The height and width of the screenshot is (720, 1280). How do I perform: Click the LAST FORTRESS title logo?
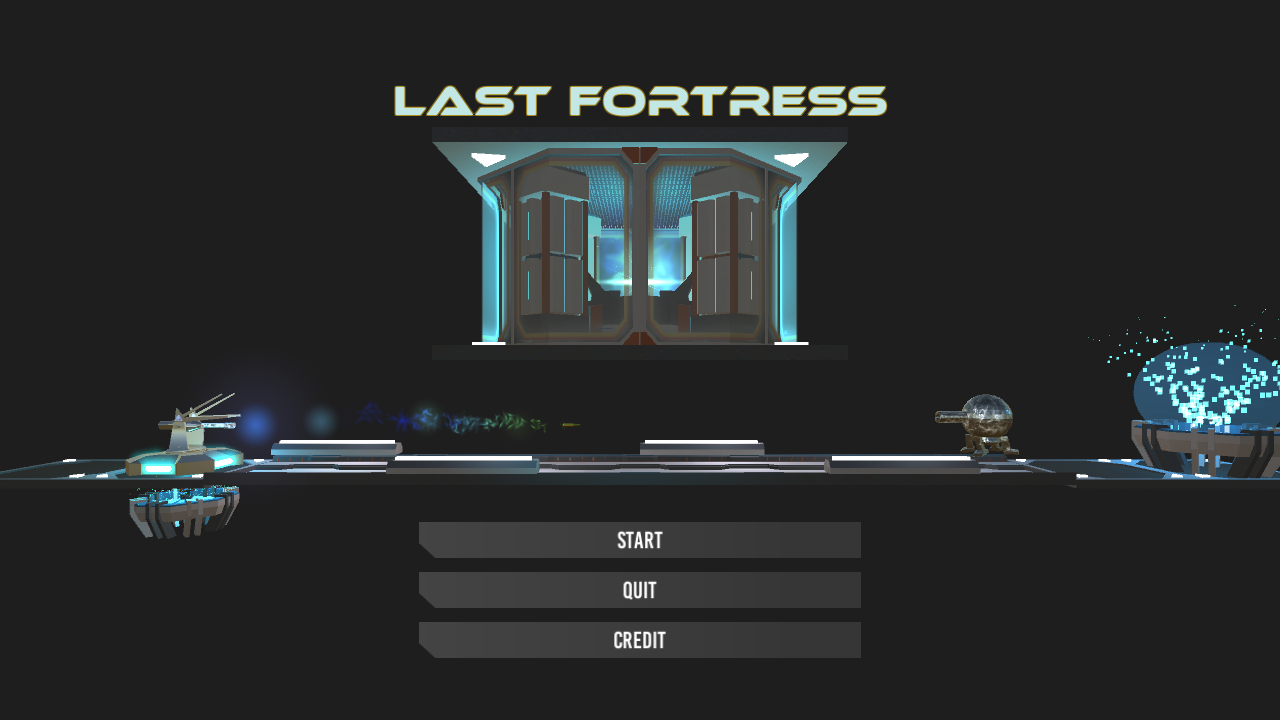click(x=639, y=100)
